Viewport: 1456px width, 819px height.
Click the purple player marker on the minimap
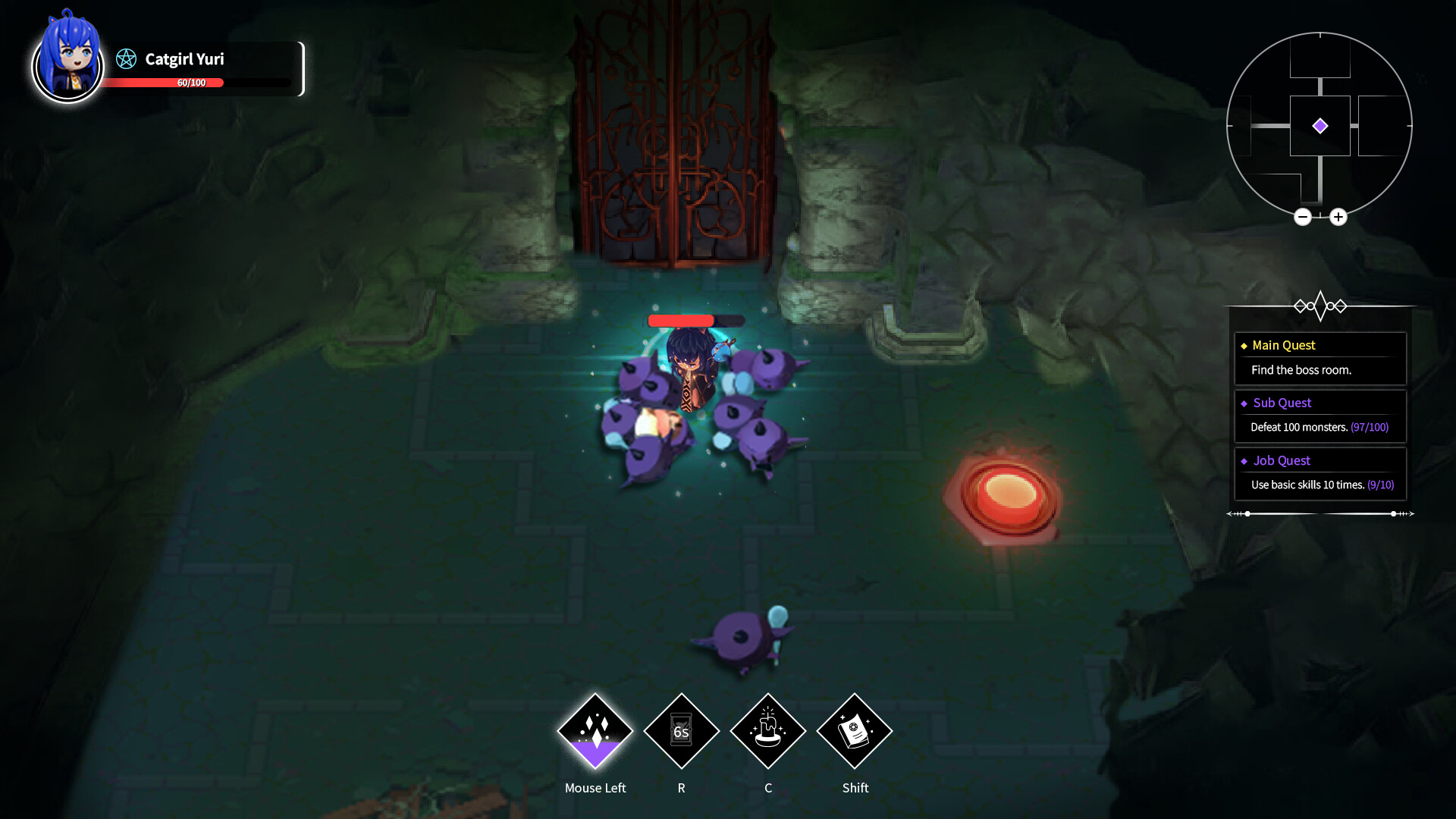(1321, 125)
